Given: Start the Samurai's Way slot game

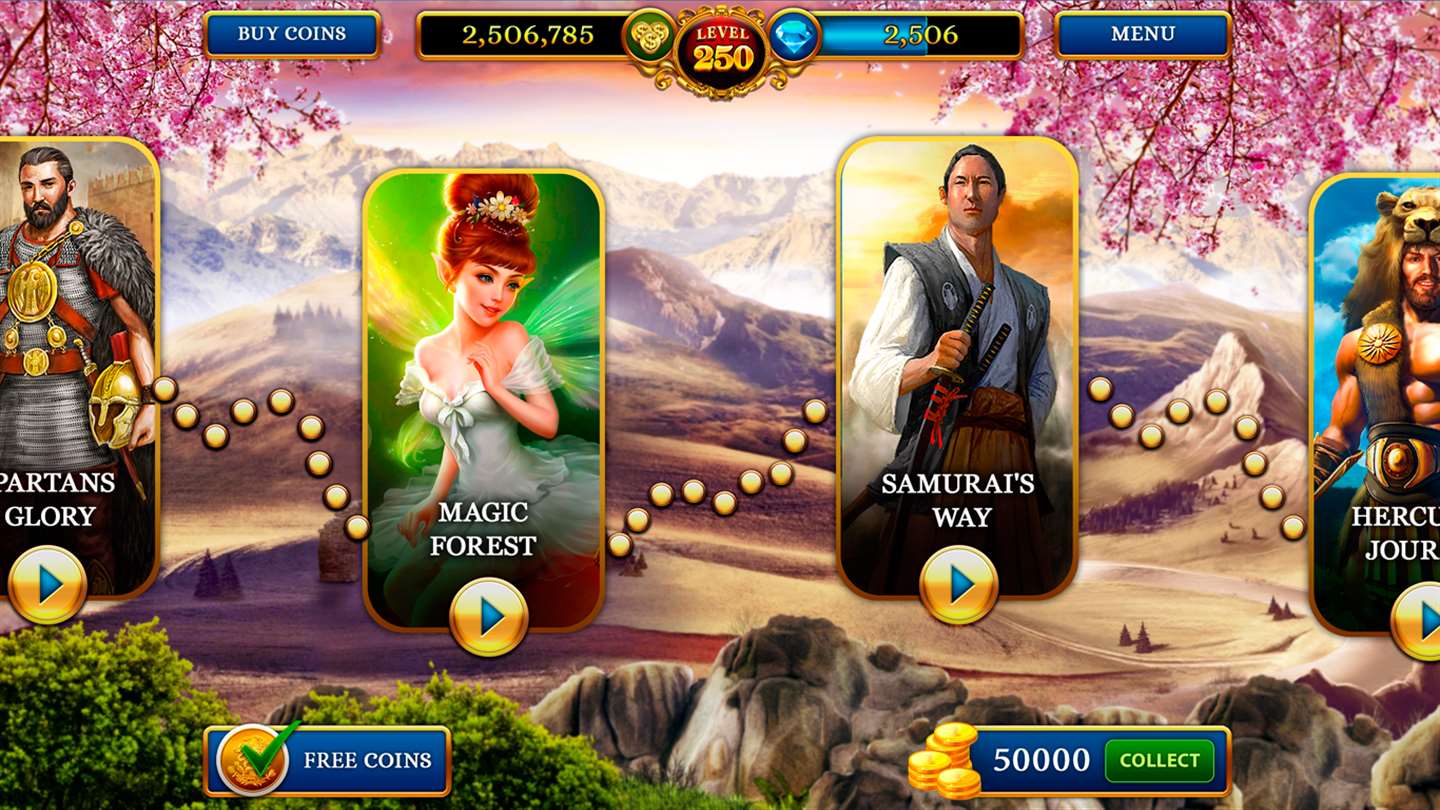Looking at the screenshot, I should coord(958,585).
